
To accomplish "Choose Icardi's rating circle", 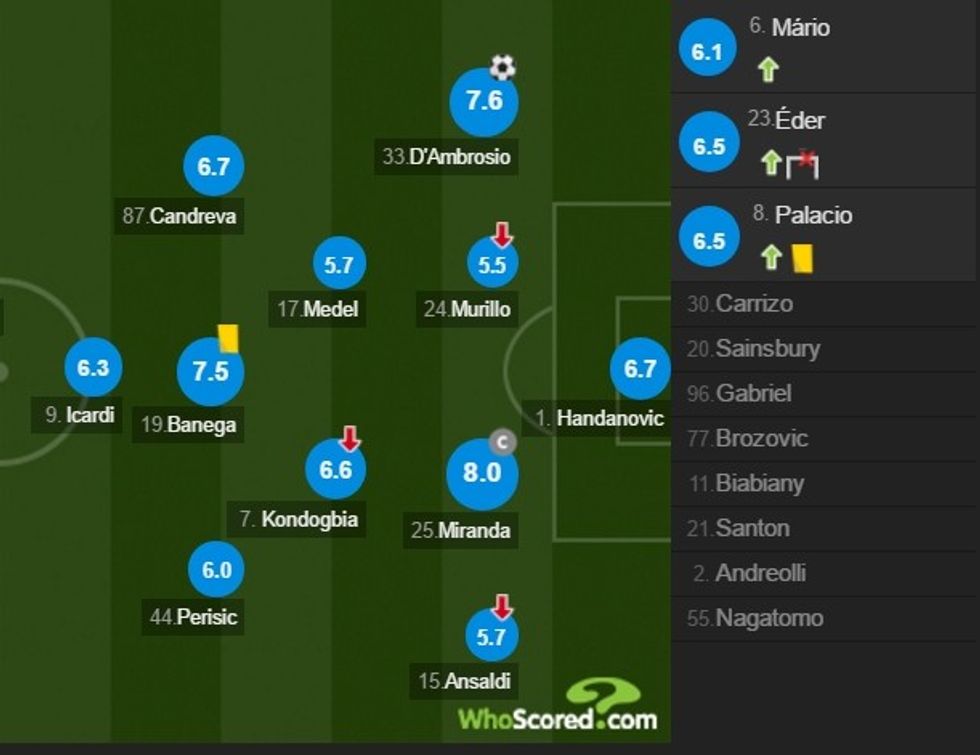I will pyautogui.click(x=92, y=368).
